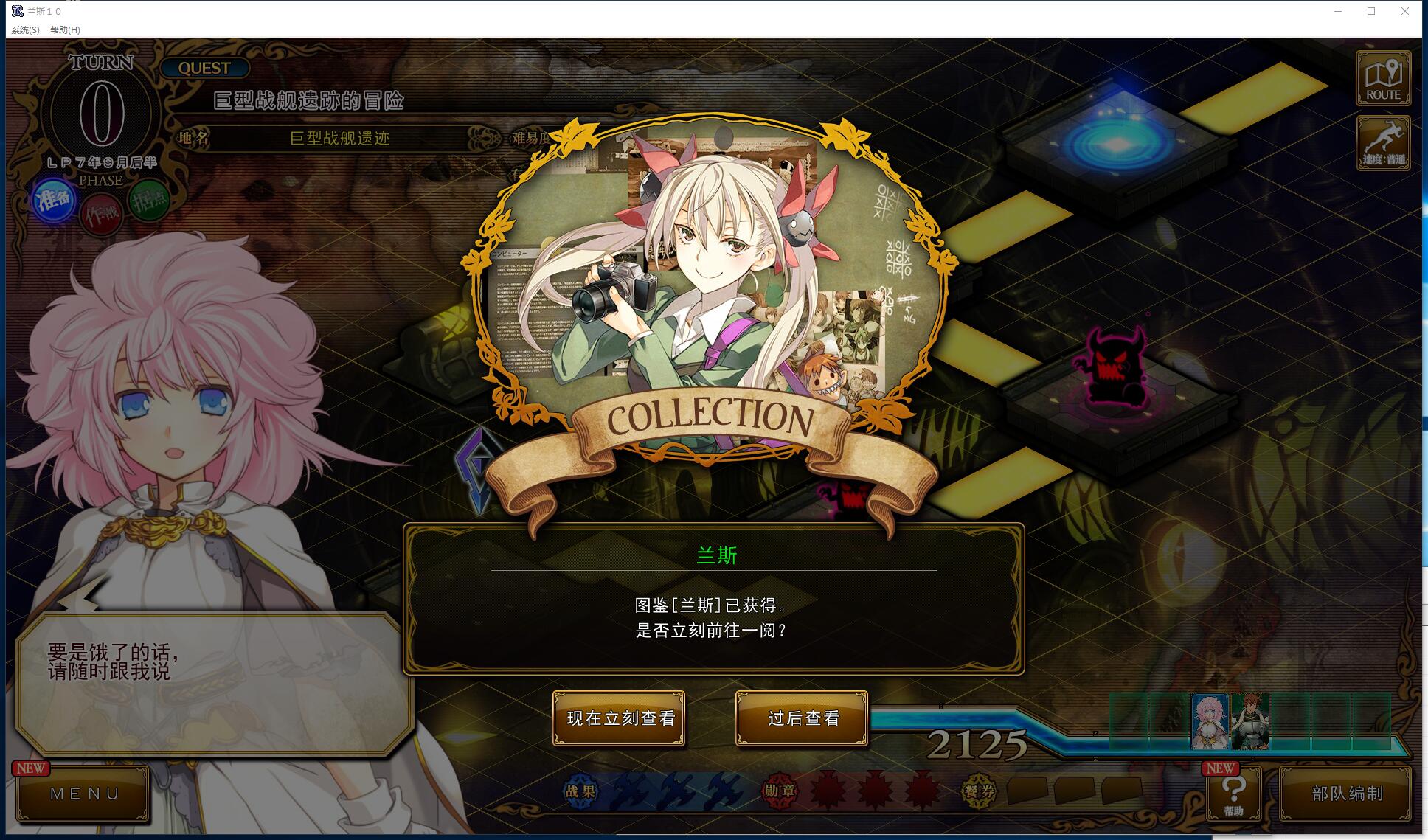Open the 系统(S) menu
Viewport: 1428px width, 840px height.
[x=24, y=30]
